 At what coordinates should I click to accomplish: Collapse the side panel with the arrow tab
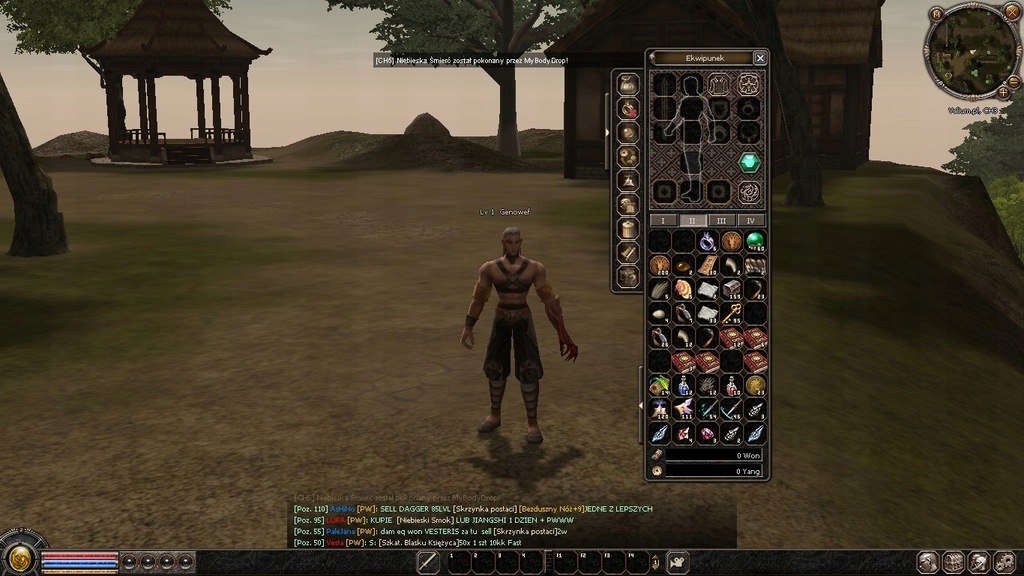coord(608,131)
